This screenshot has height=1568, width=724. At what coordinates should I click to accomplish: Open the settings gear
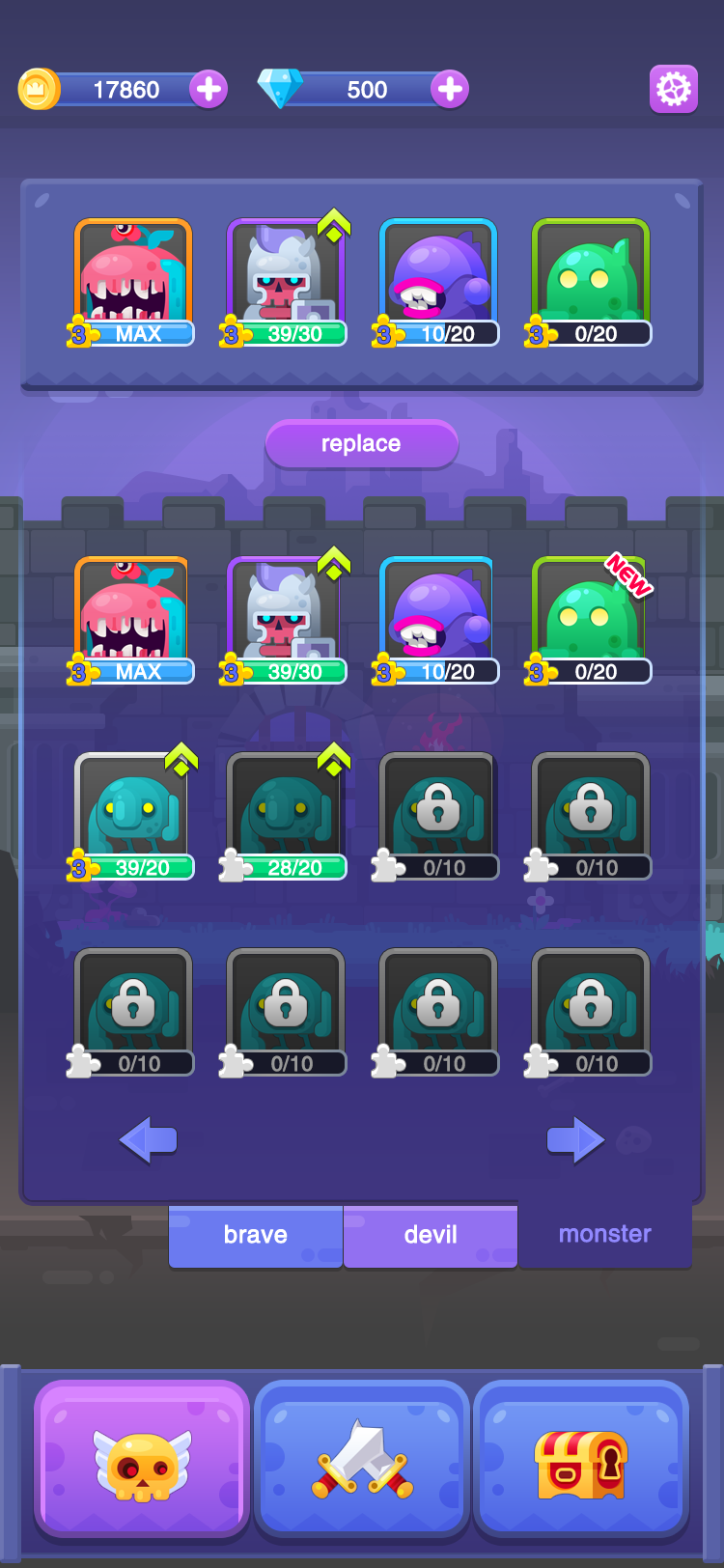673,90
